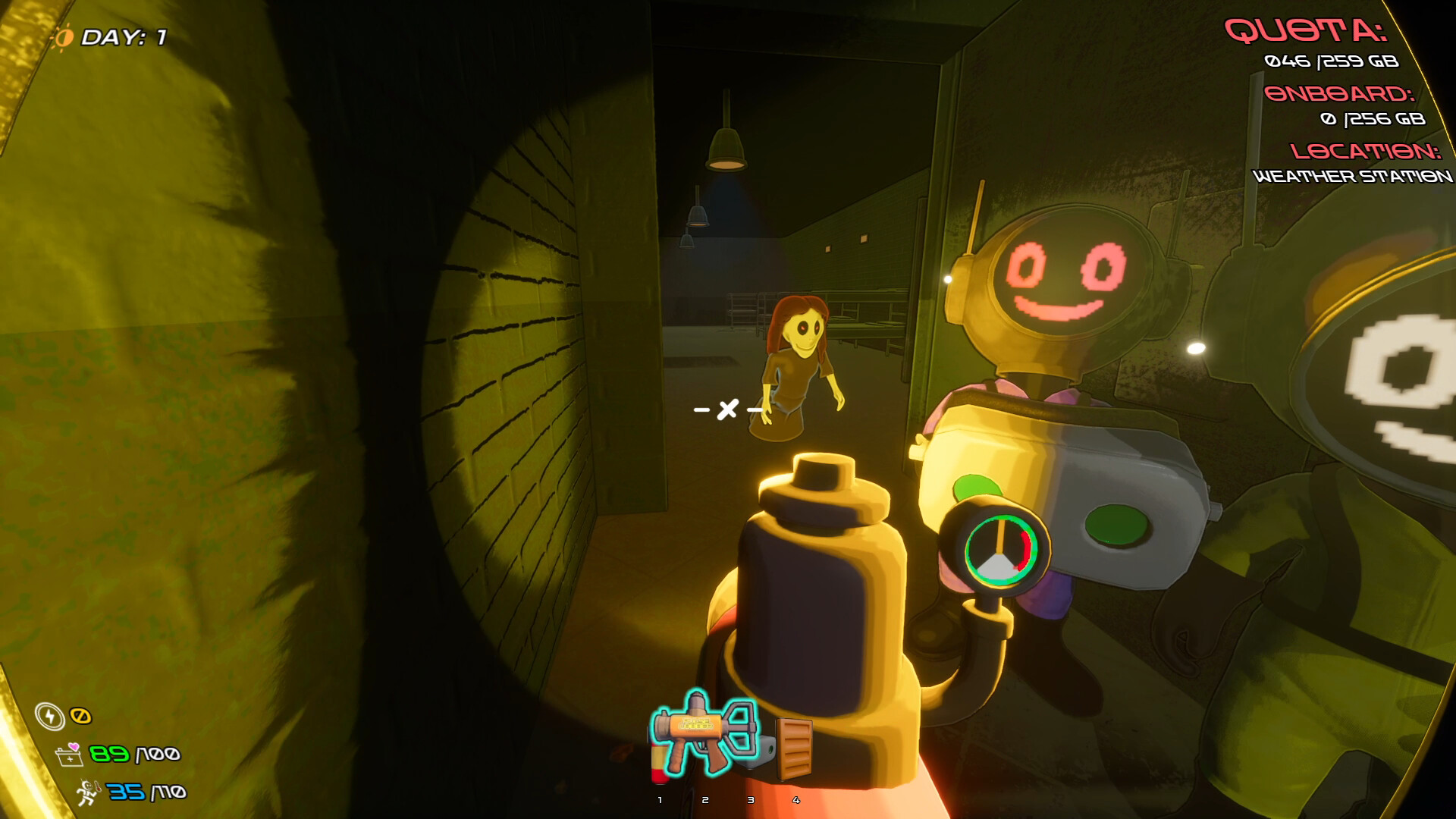Select the orange crate item in slot 4
Screen dimensions: 1456x819
(x=795, y=748)
